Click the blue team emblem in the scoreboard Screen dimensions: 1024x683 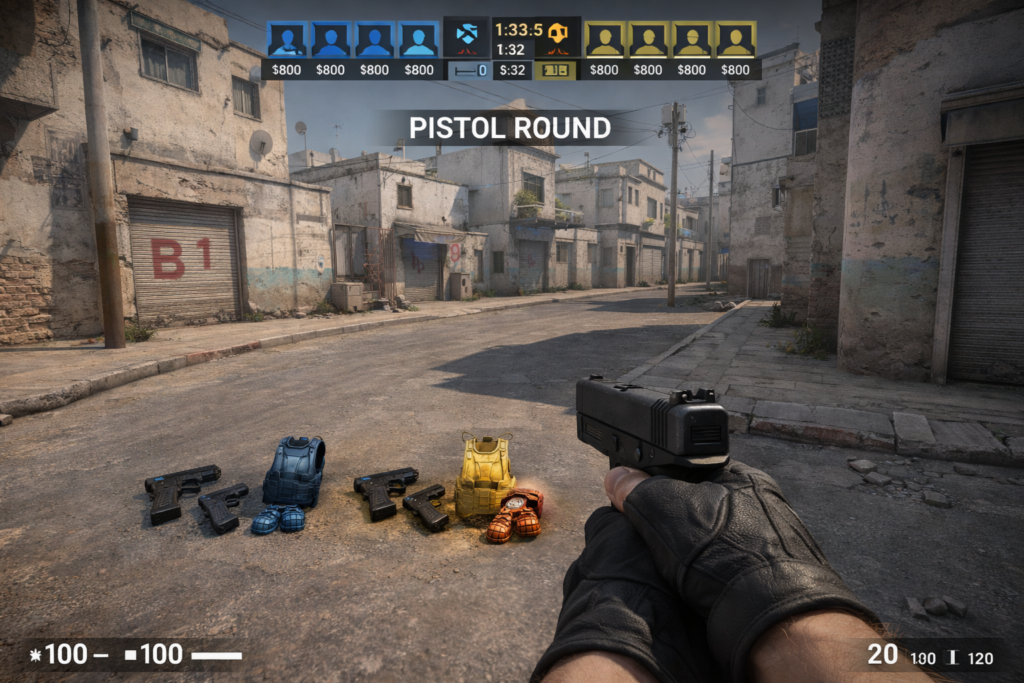coord(466,38)
